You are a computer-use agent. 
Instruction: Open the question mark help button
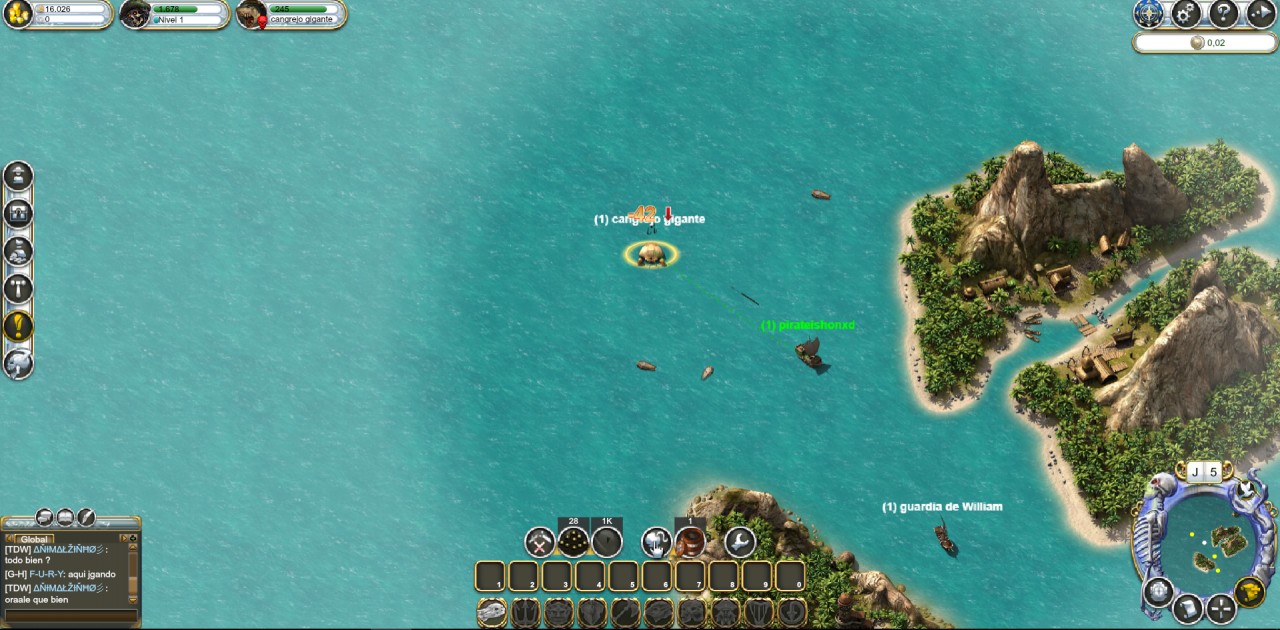tap(1224, 13)
